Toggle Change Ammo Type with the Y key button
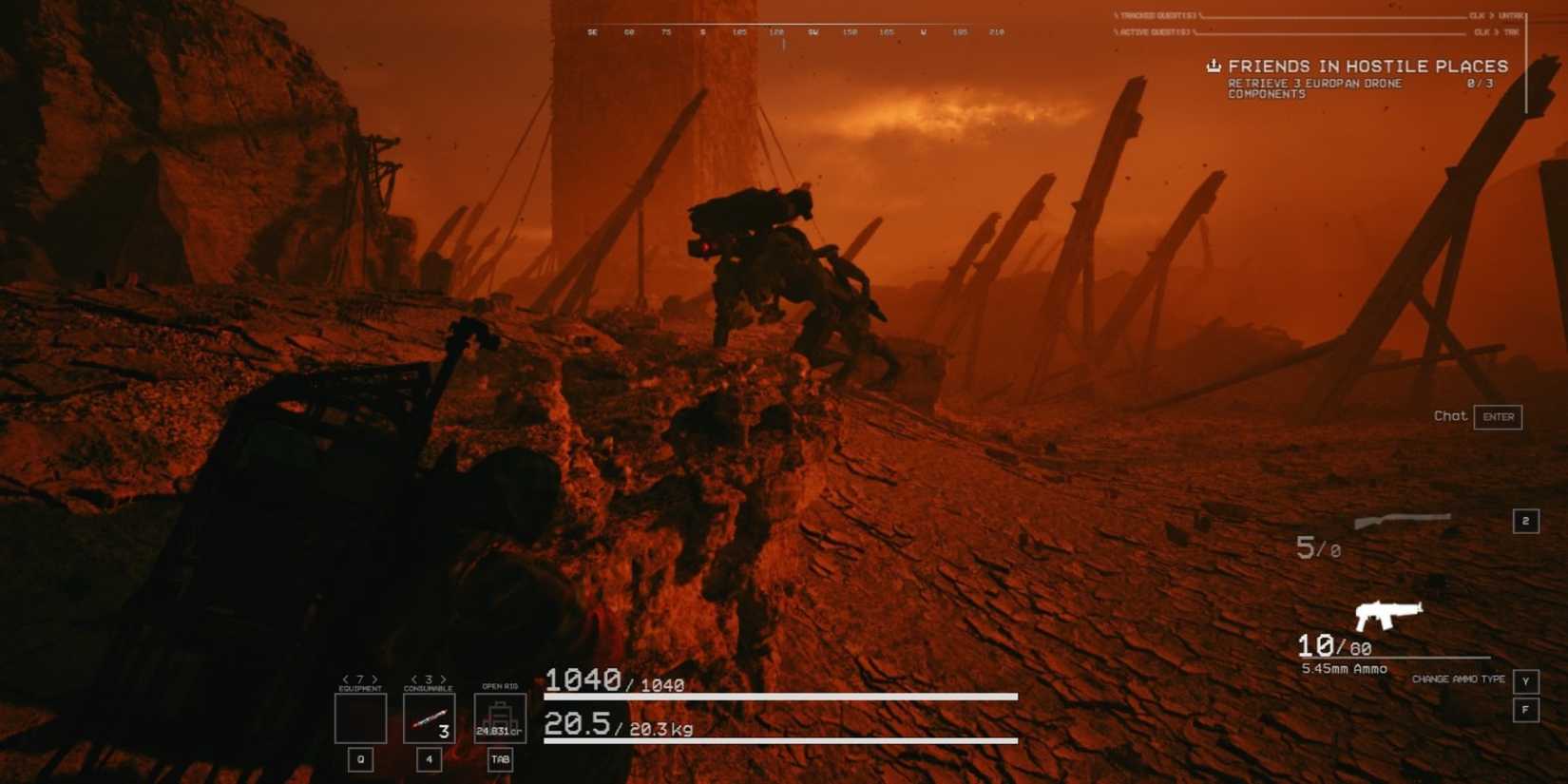Screen dimensions: 1568x784 (x=1527, y=680)
